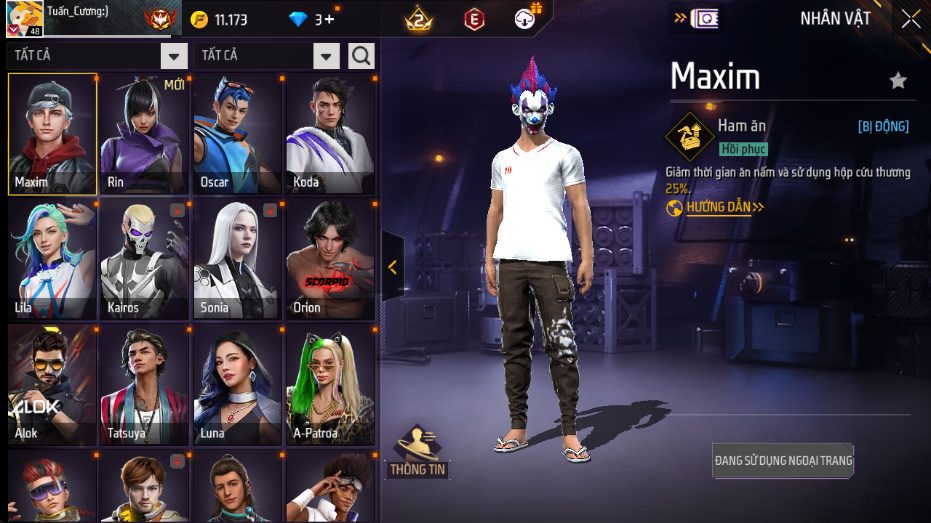Screen dimensions: 931x523
Task: Close the Nhân Vật screen
Action: click(x=910, y=19)
